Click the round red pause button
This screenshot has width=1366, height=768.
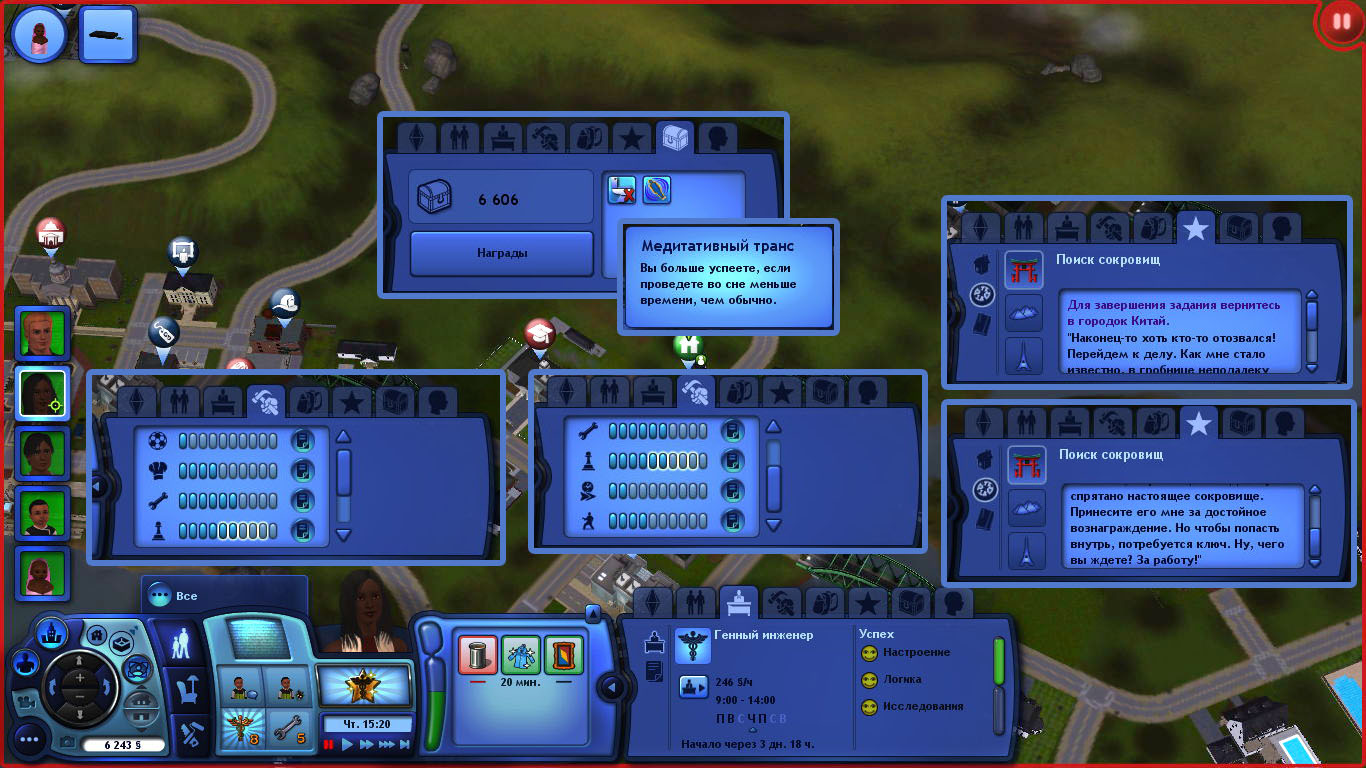[1339, 23]
